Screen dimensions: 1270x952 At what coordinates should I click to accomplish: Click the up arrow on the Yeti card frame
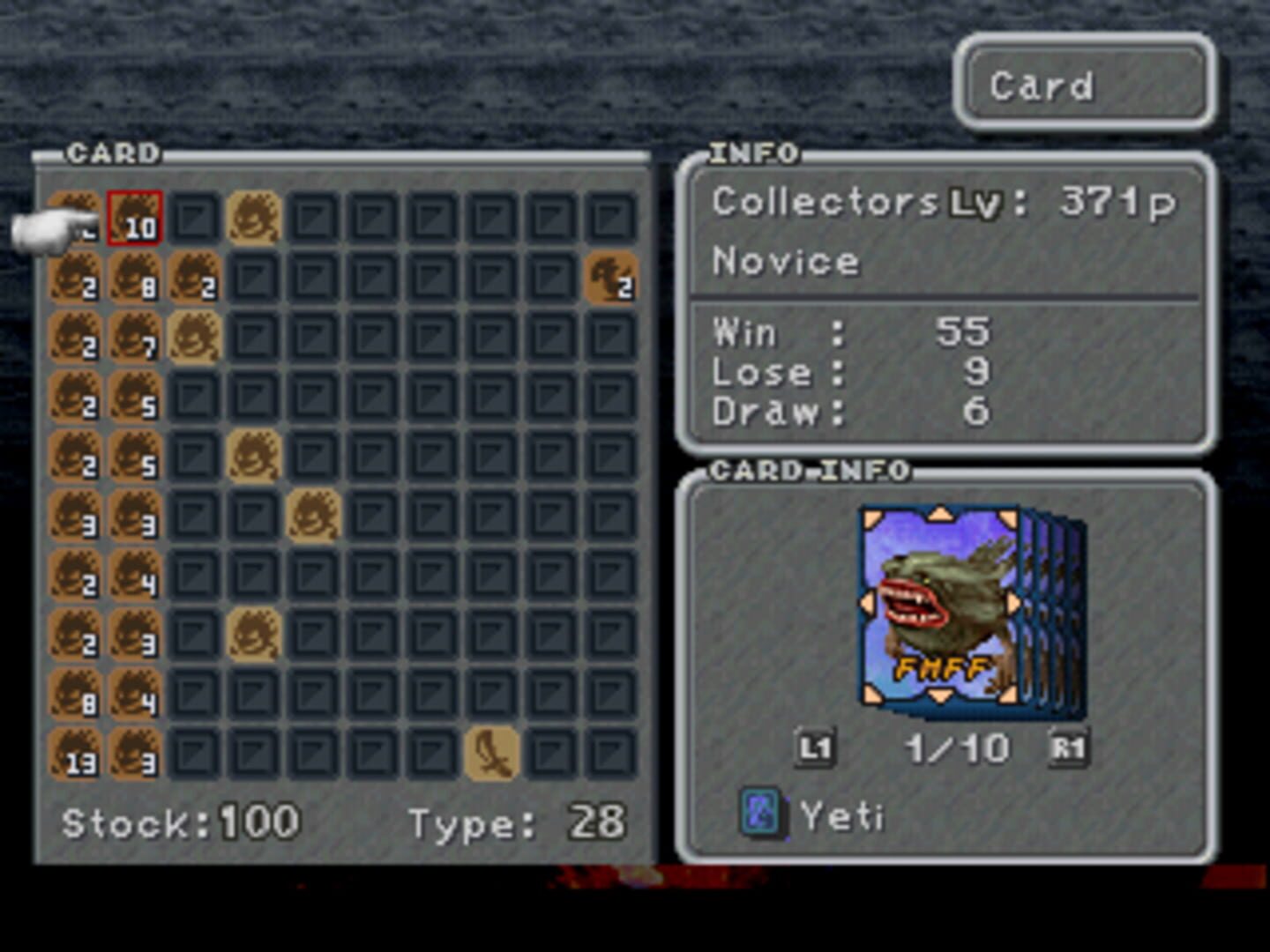[x=942, y=516]
